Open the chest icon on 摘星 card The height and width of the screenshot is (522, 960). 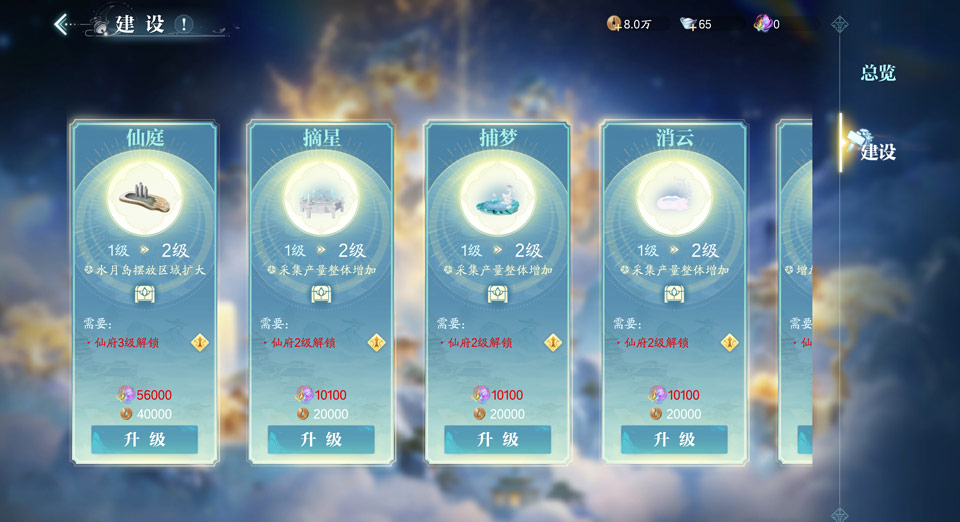tap(321, 293)
